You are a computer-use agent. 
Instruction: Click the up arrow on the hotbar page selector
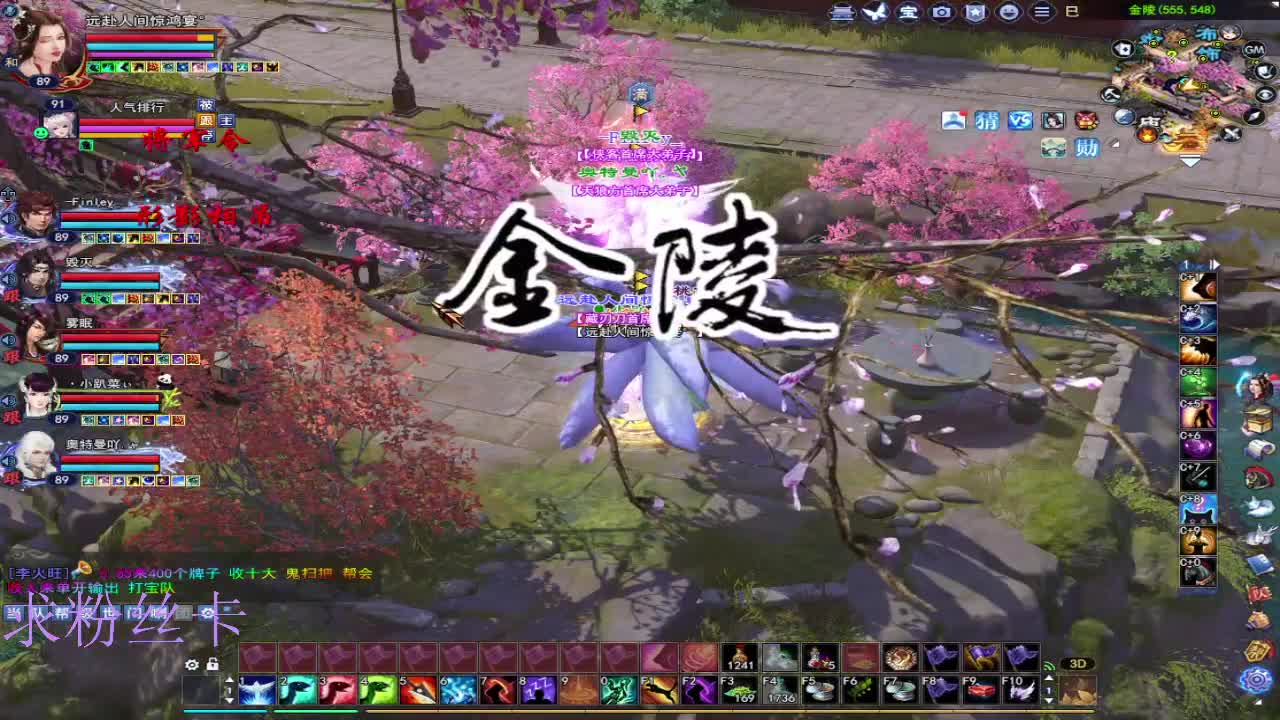pyautogui.click(x=229, y=680)
